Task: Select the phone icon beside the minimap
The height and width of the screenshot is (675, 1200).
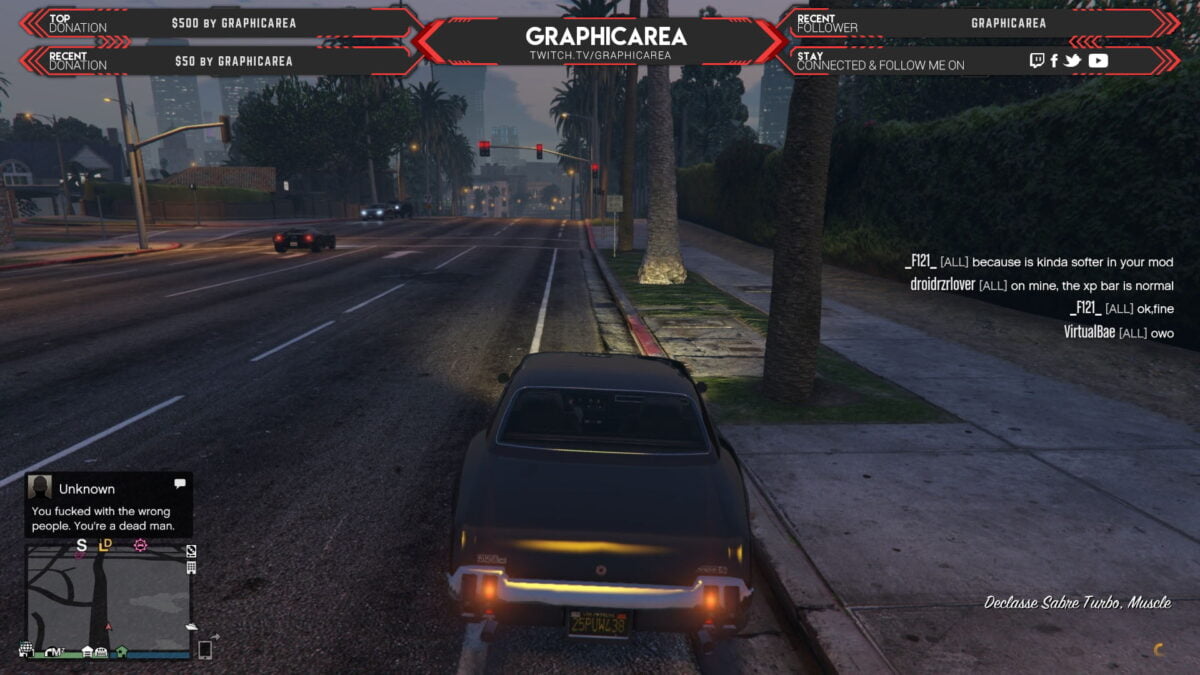Action: click(205, 649)
